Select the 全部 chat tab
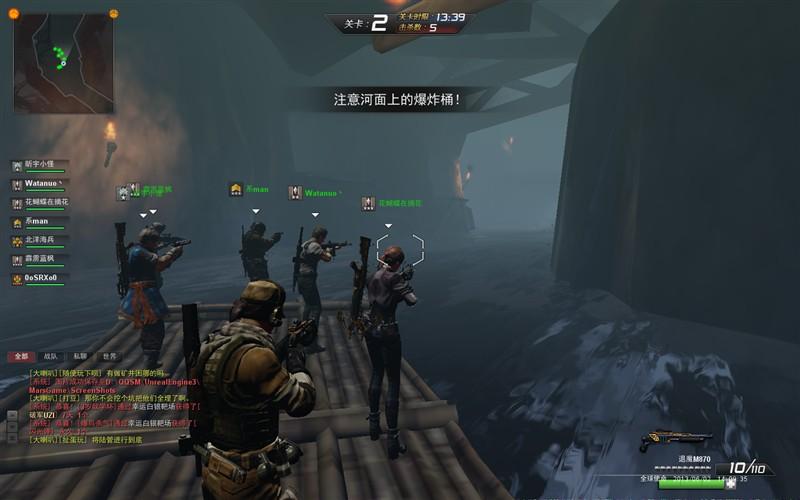This screenshot has height=500, width=800. click(21, 356)
